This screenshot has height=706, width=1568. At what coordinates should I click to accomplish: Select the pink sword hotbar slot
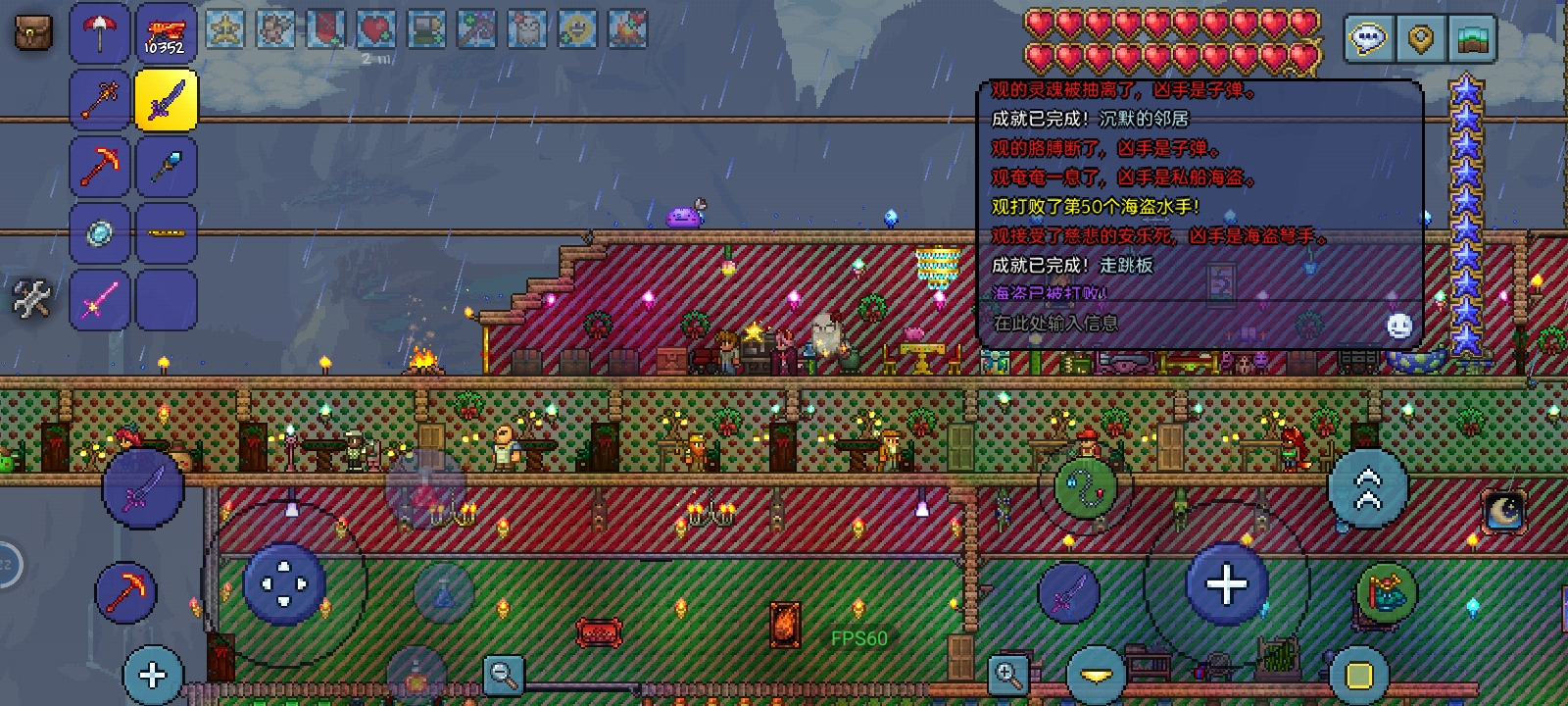tap(100, 298)
